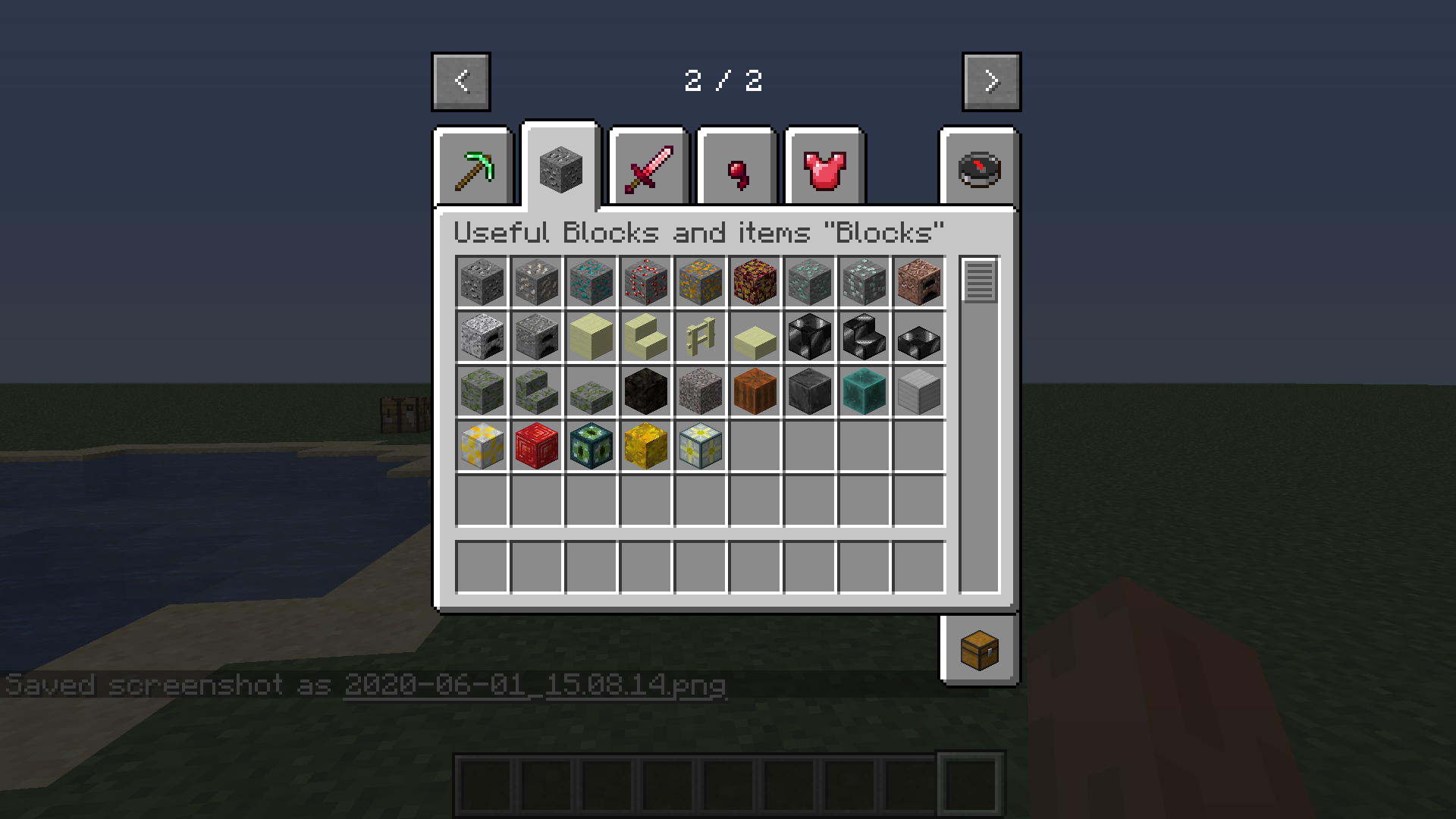Open saved screenshot 2020-06-01_15.08.14.png link

[x=534, y=685]
